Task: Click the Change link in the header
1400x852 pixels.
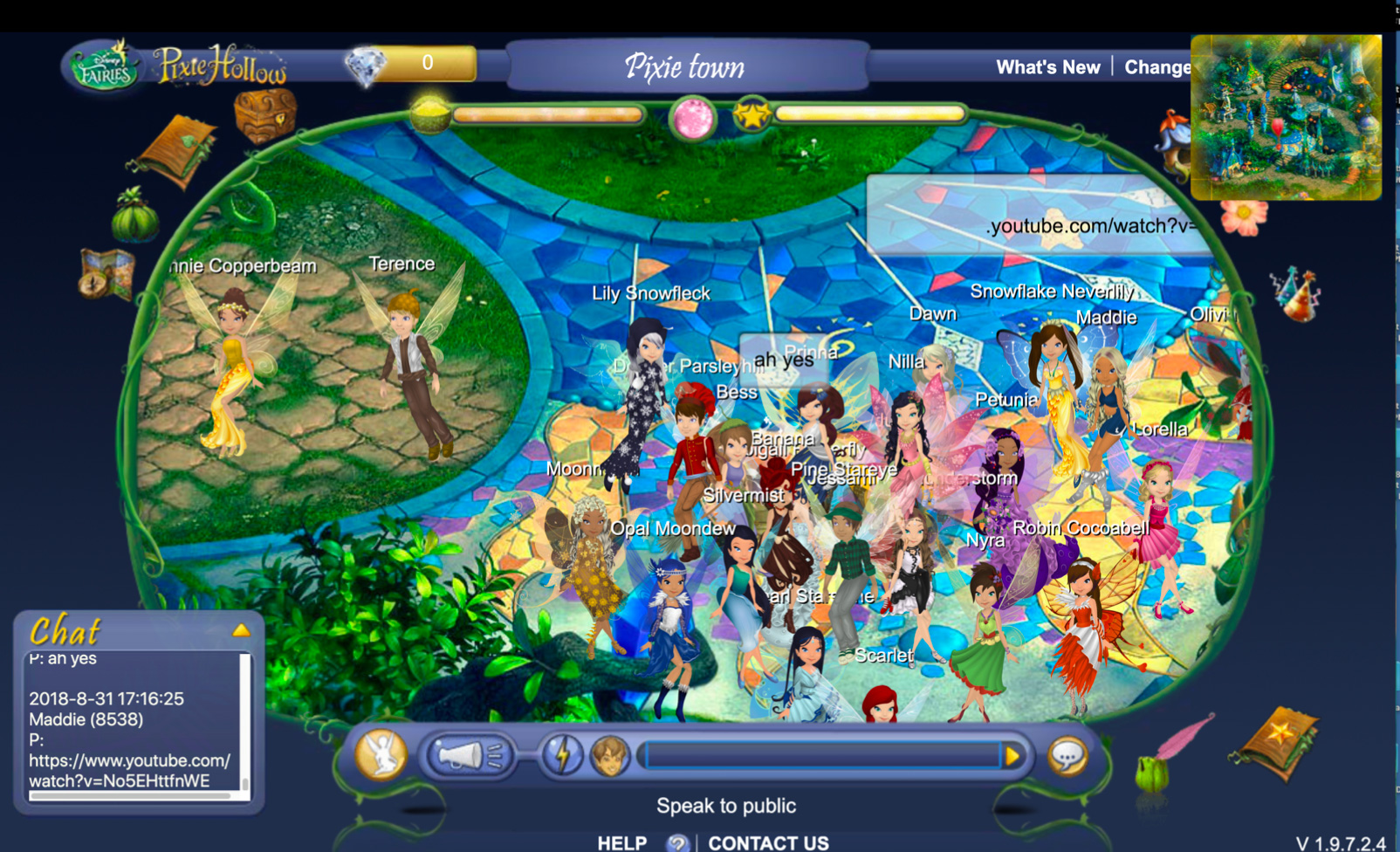Action: [x=1156, y=67]
